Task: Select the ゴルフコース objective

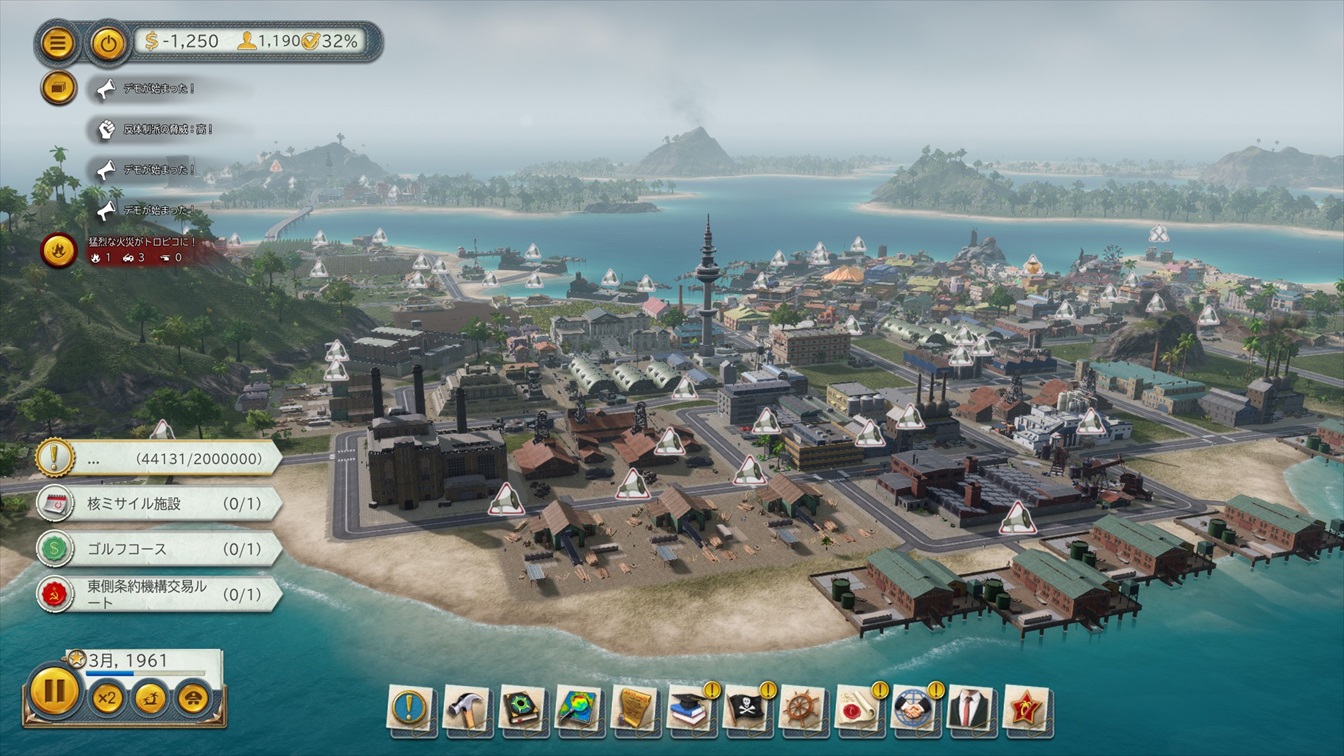Action: (x=158, y=549)
